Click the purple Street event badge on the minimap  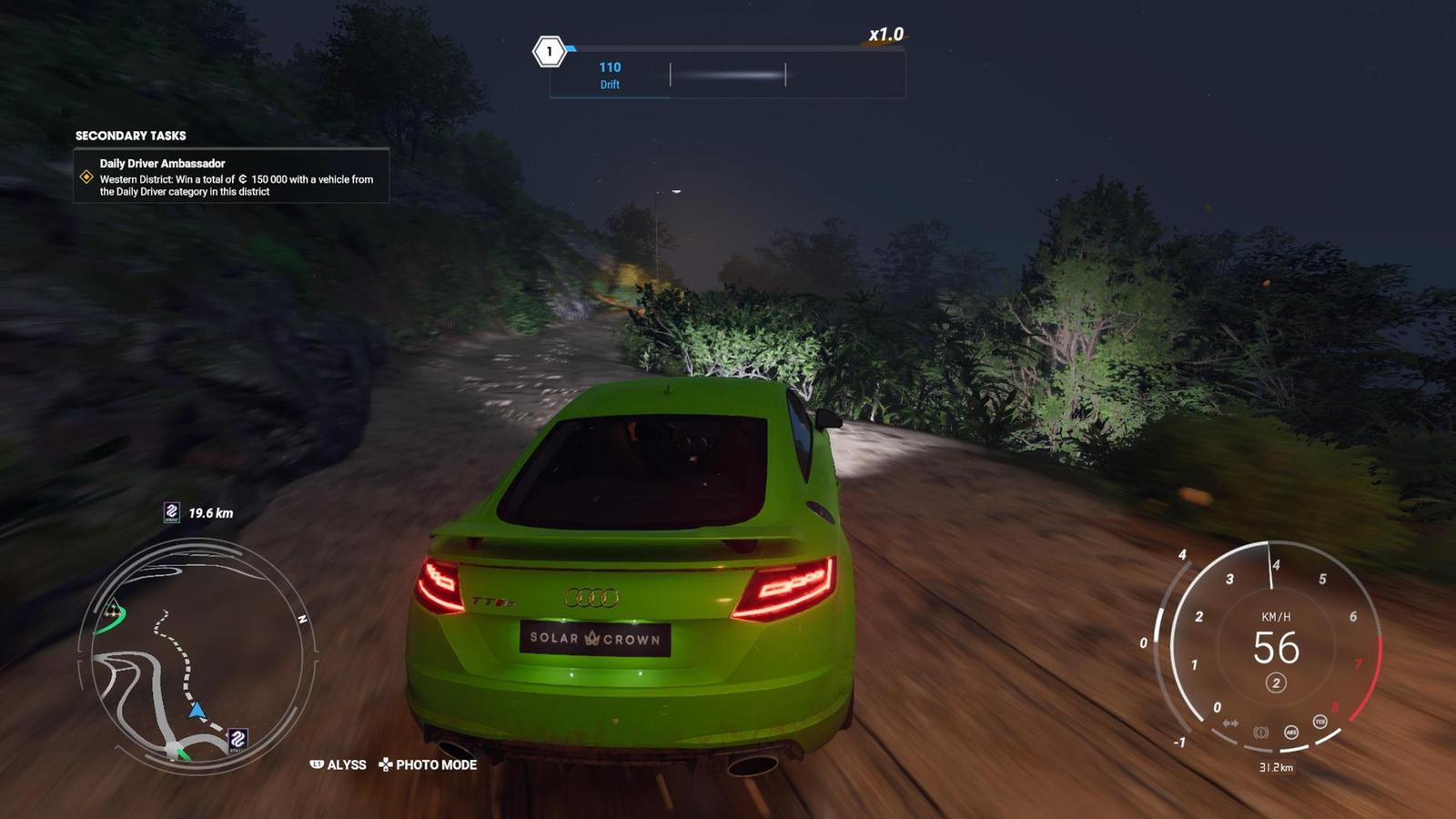[x=238, y=741]
